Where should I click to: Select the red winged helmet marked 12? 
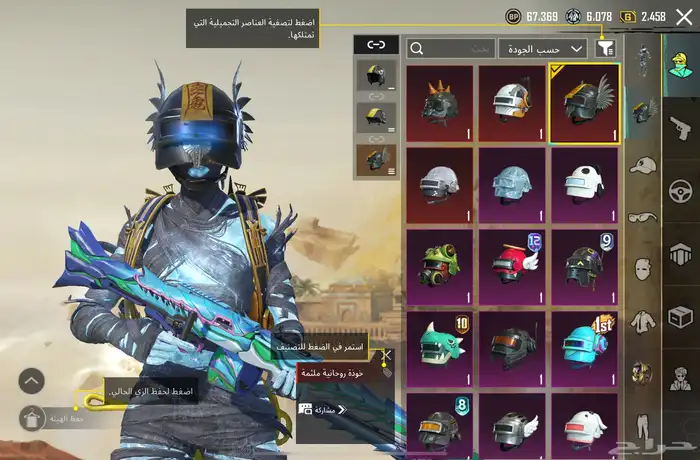tap(511, 265)
